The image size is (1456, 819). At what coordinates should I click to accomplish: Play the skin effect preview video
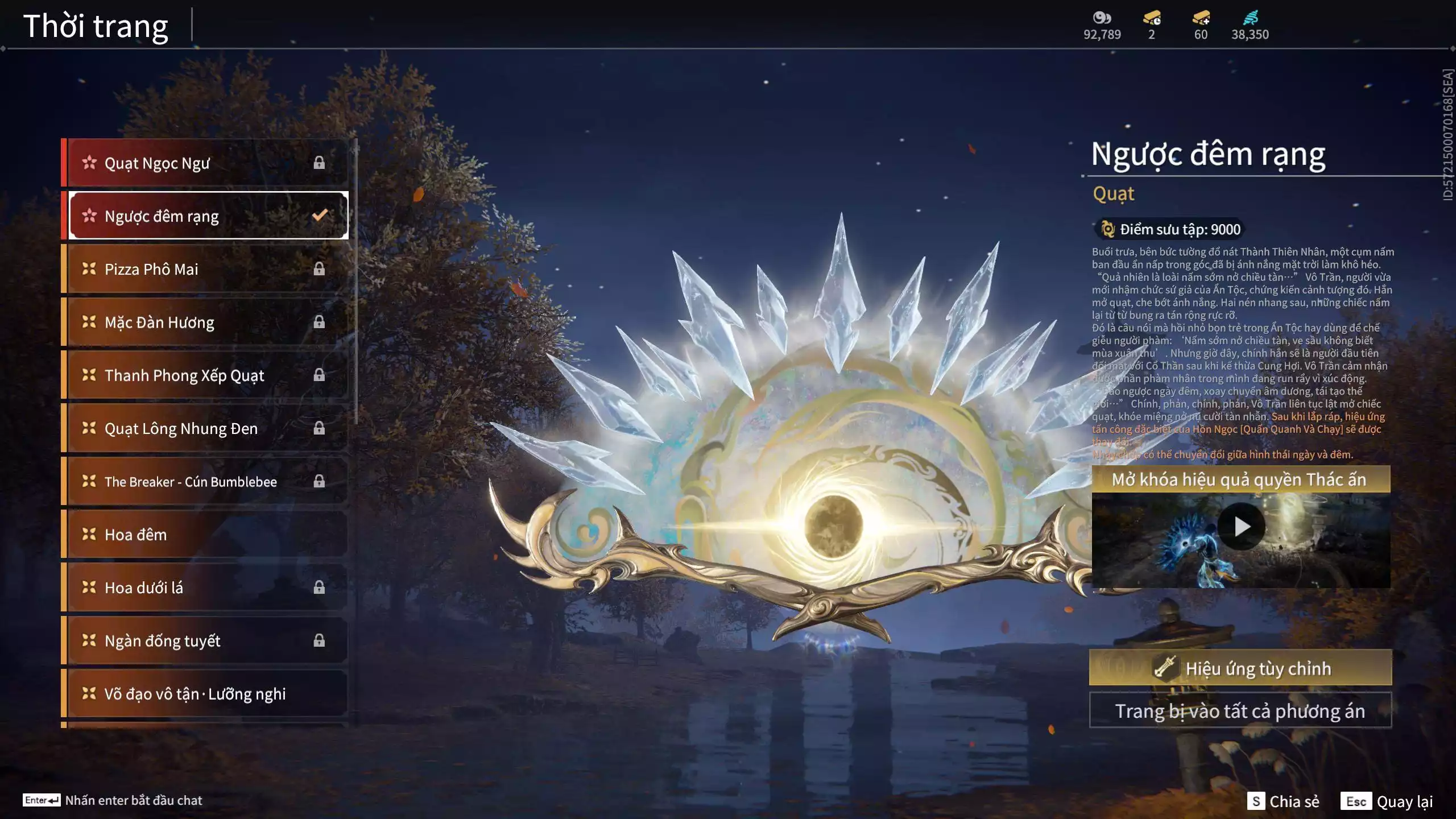pos(1241,527)
